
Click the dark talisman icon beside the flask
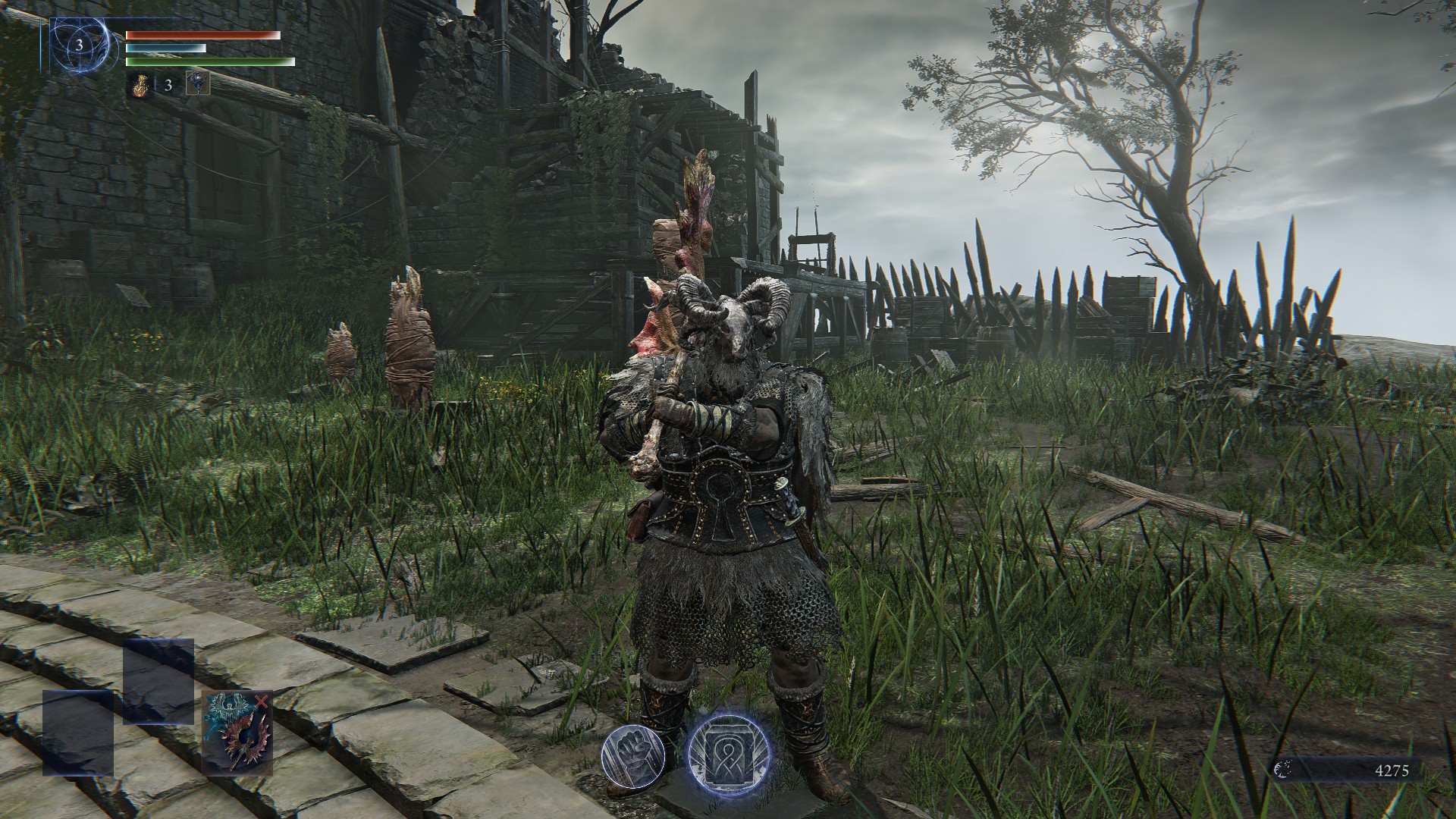click(x=197, y=85)
